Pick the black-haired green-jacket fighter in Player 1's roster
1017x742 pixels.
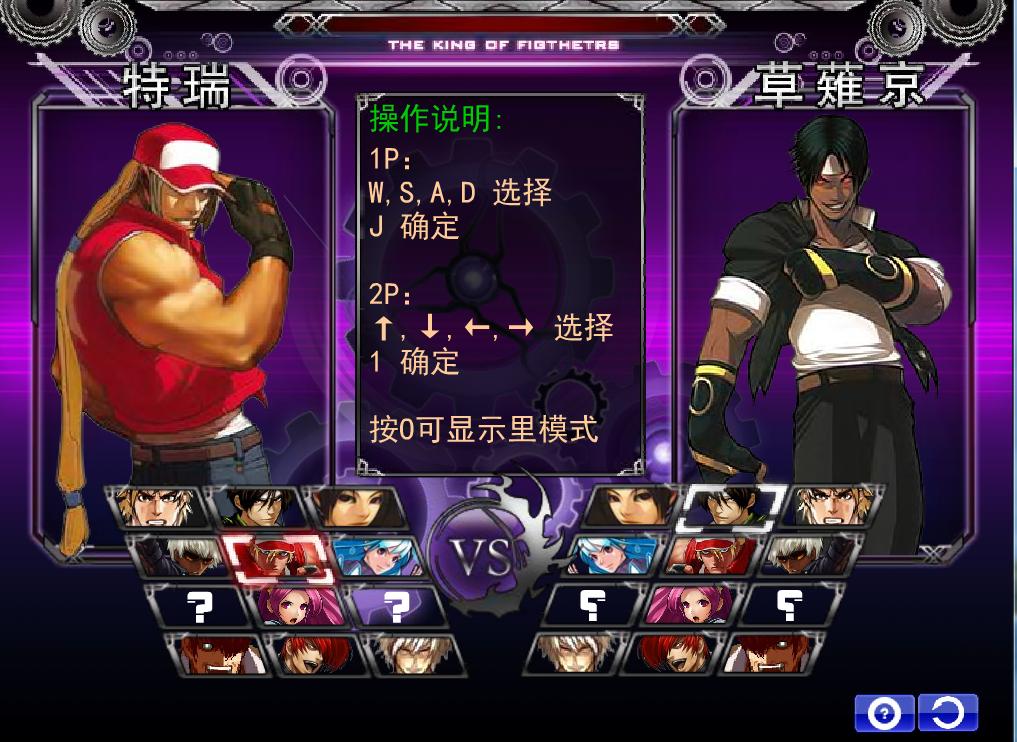pyautogui.click(x=254, y=507)
